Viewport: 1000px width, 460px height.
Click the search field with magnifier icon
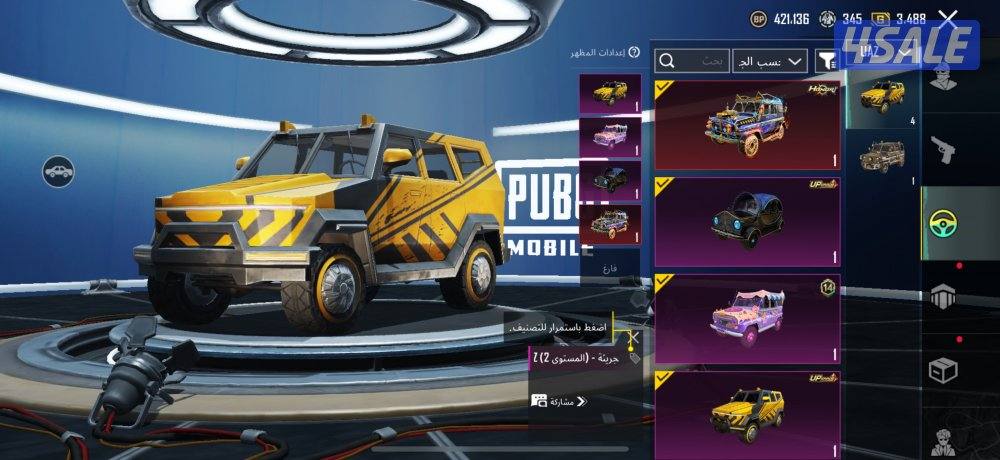(692, 61)
